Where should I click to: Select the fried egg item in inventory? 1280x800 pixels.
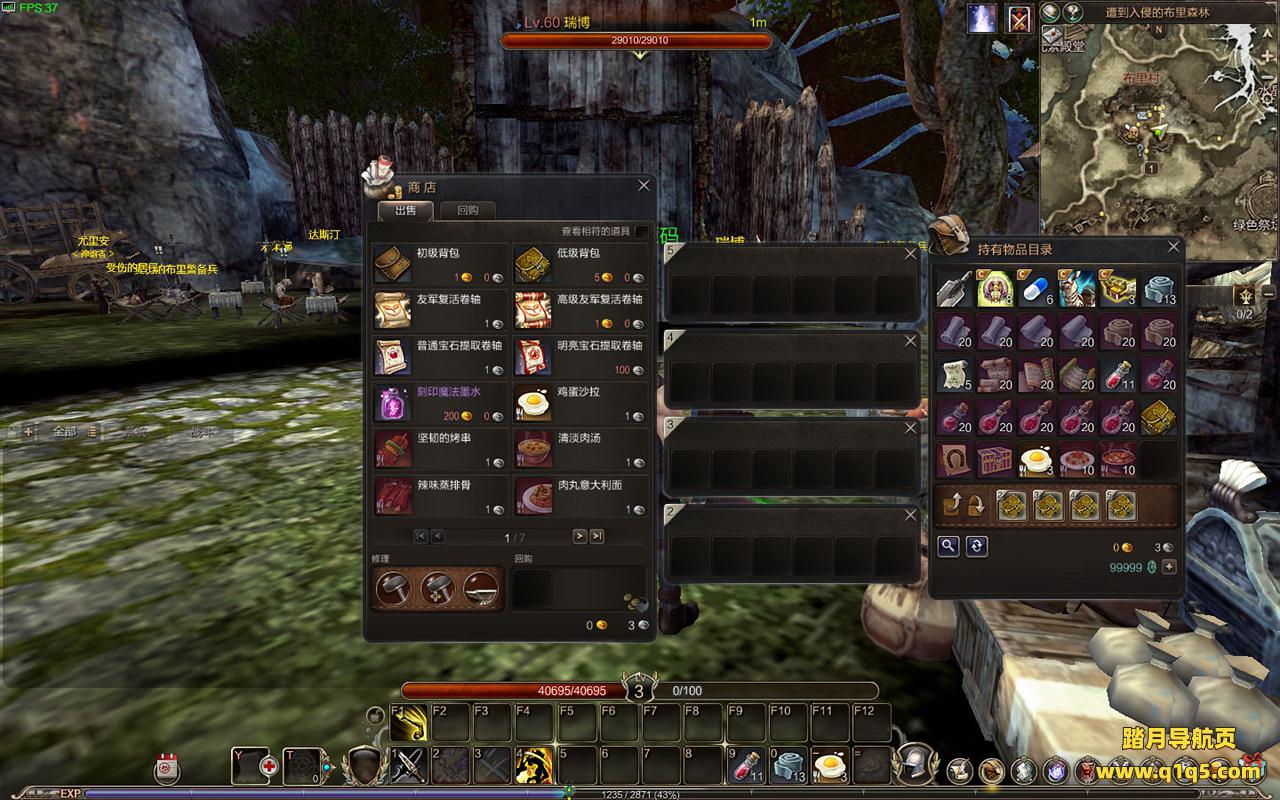1036,459
